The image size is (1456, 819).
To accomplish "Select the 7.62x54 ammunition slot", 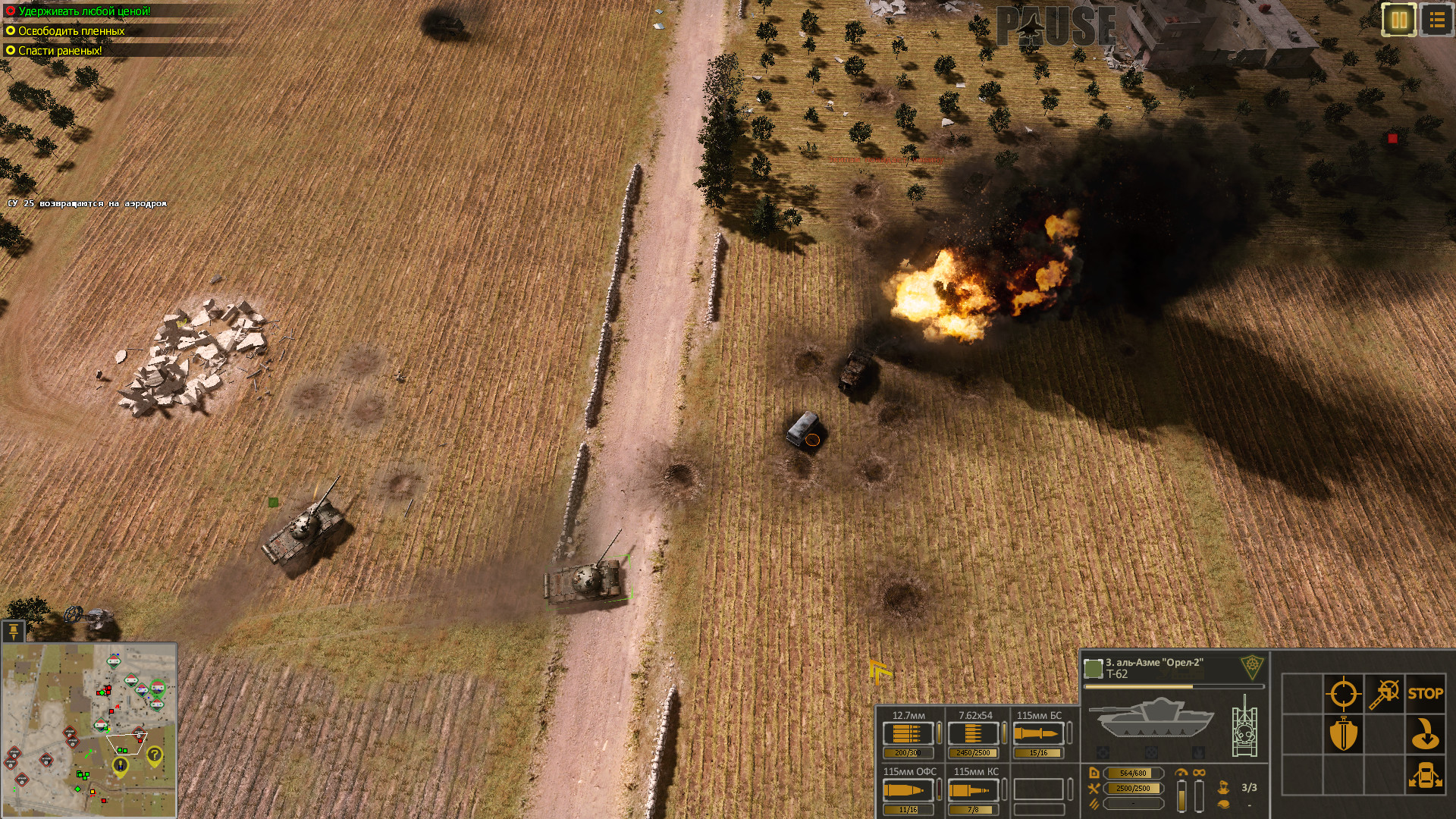I will [x=973, y=734].
